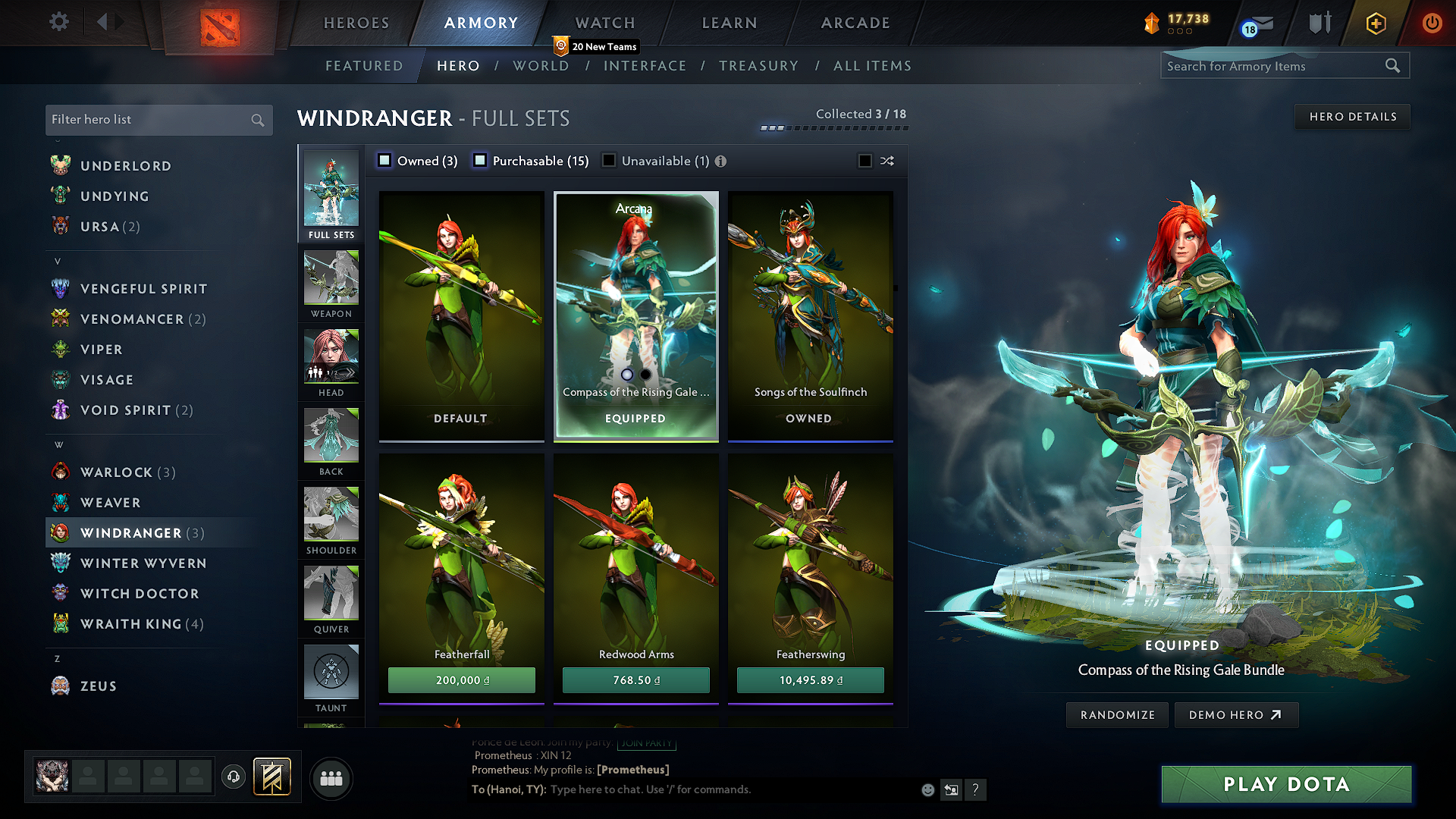The height and width of the screenshot is (819, 1456).
Task: Check the Unavailable (1) filter
Action: [608, 161]
